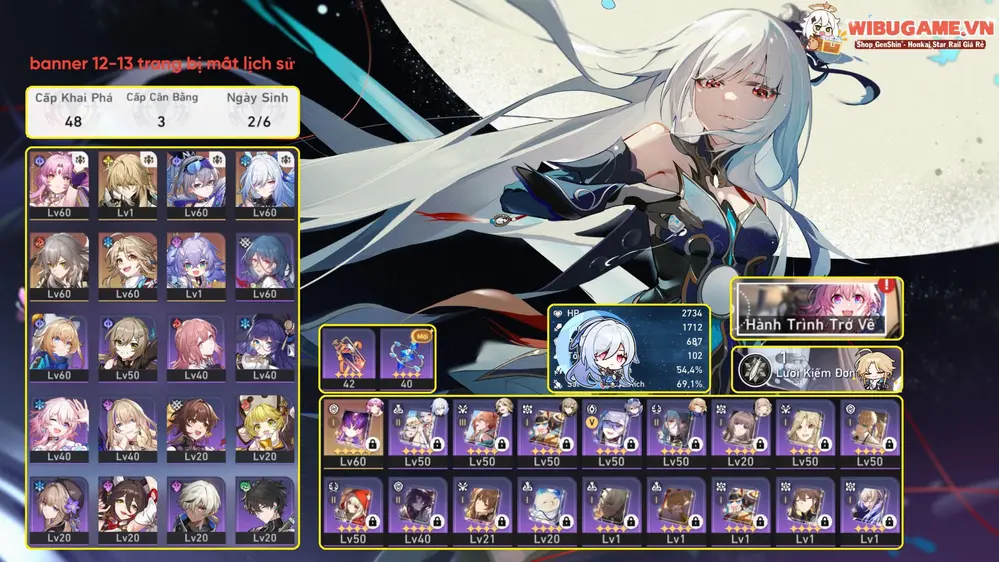Select the gold Lv60 light cone
The width and height of the screenshot is (999, 562).
pos(351,433)
